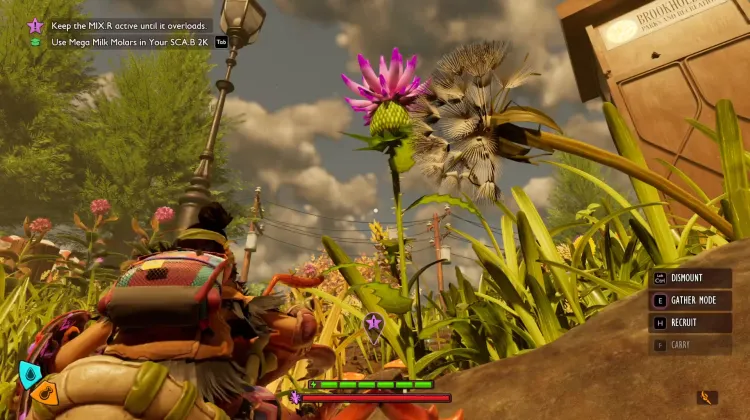750x420 pixels.
Task: Choose the Dismount action
Action: (x=690, y=280)
